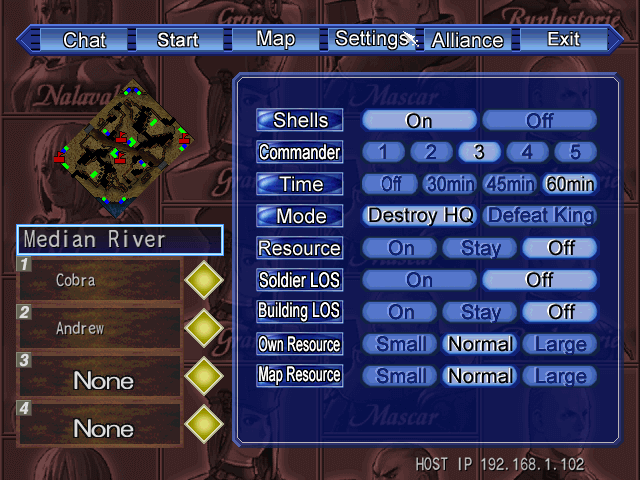Turn Soldier LOS On
The height and width of the screenshot is (480, 640).
tap(420, 280)
